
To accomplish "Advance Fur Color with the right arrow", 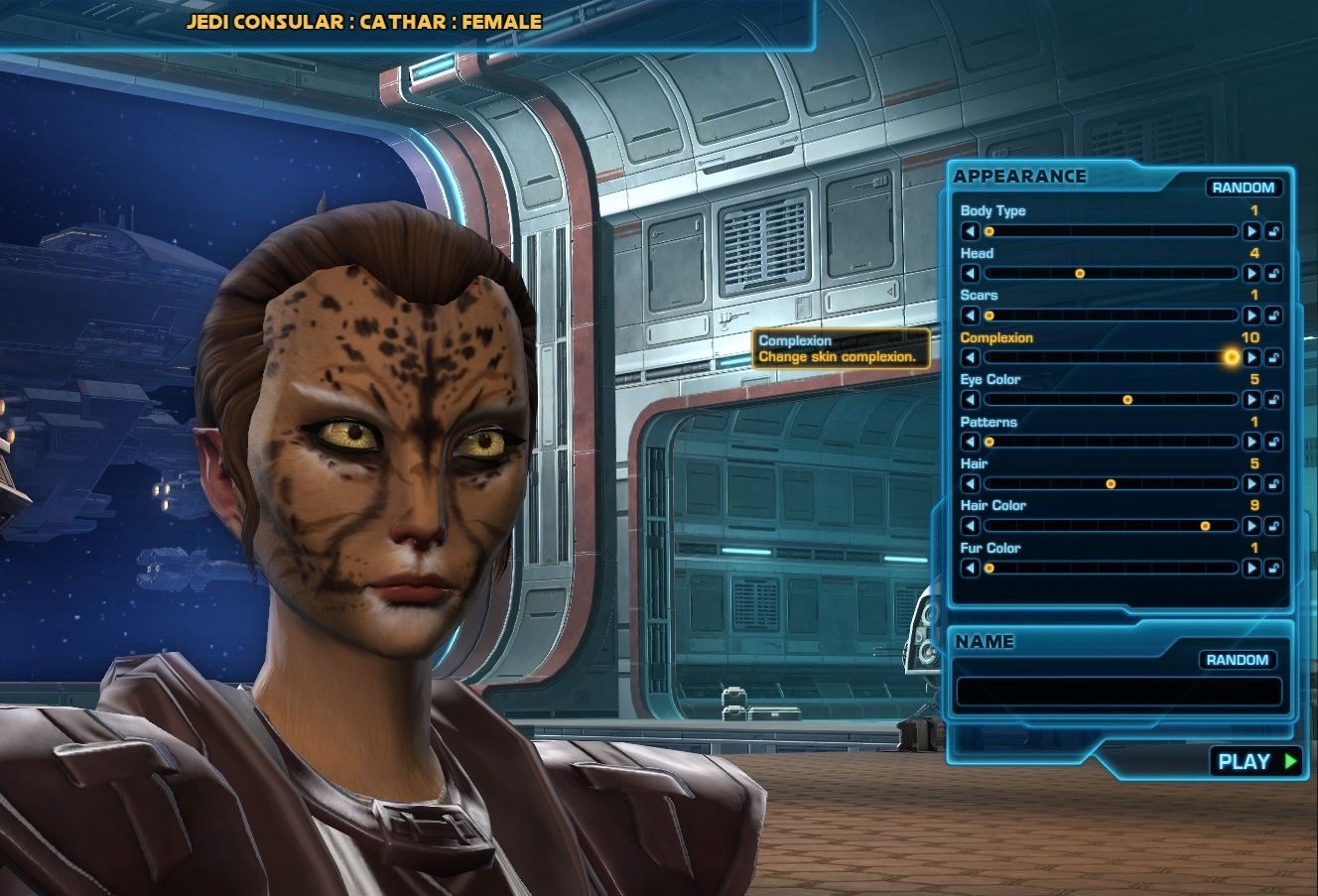I will coord(1252,568).
